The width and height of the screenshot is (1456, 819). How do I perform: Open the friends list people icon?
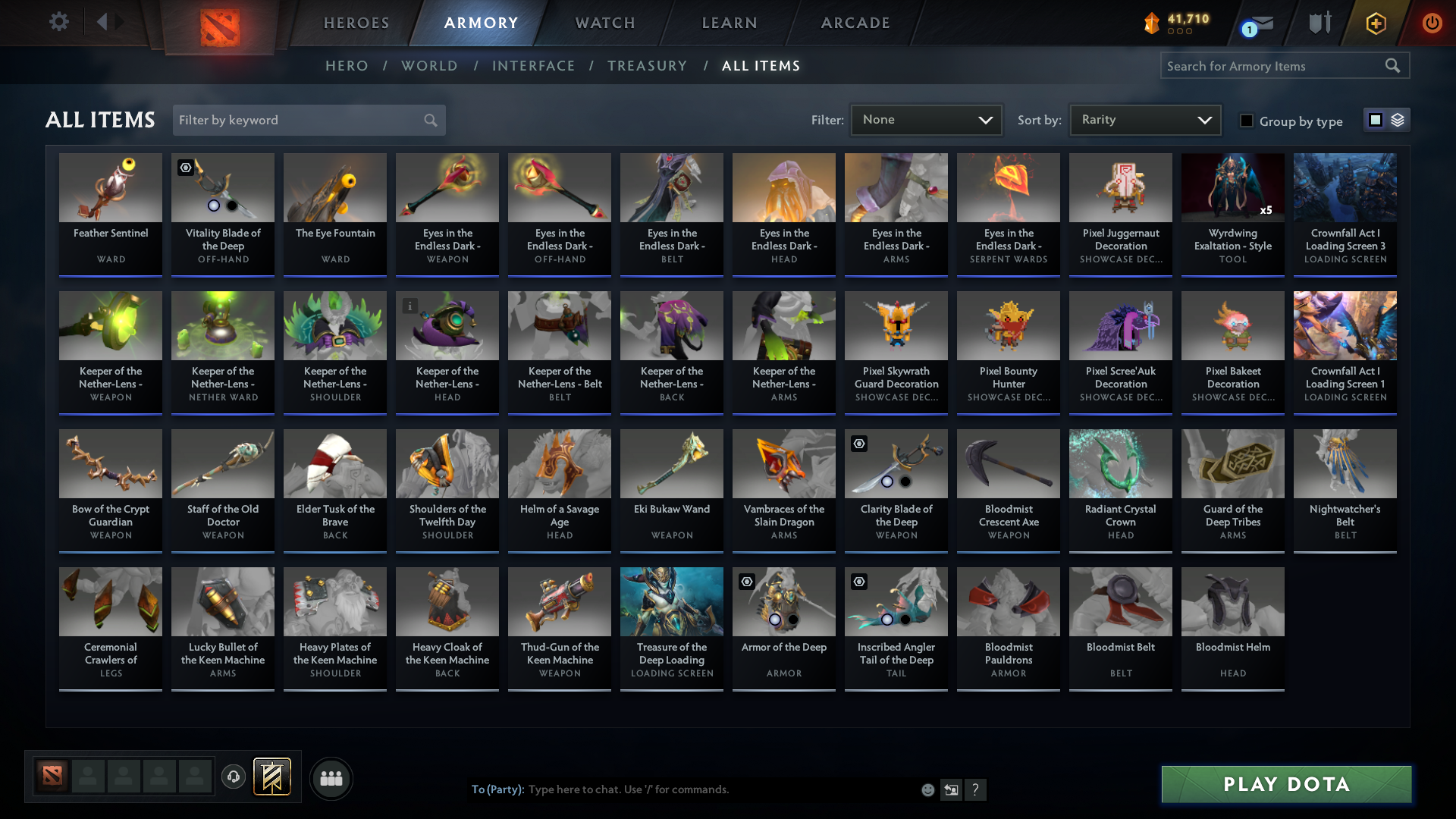(x=331, y=778)
